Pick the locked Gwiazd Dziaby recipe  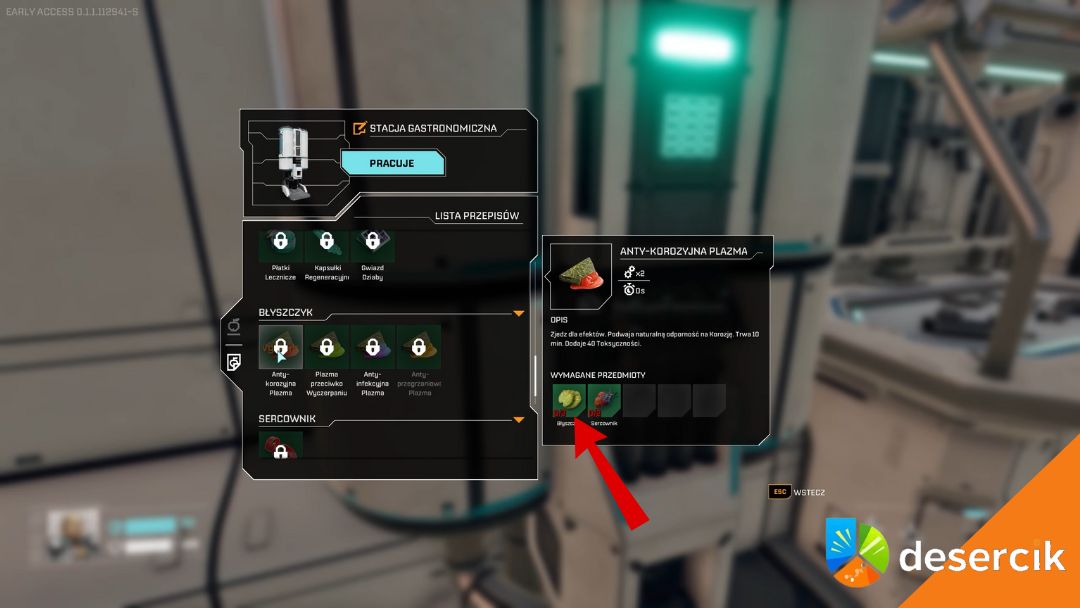point(372,243)
